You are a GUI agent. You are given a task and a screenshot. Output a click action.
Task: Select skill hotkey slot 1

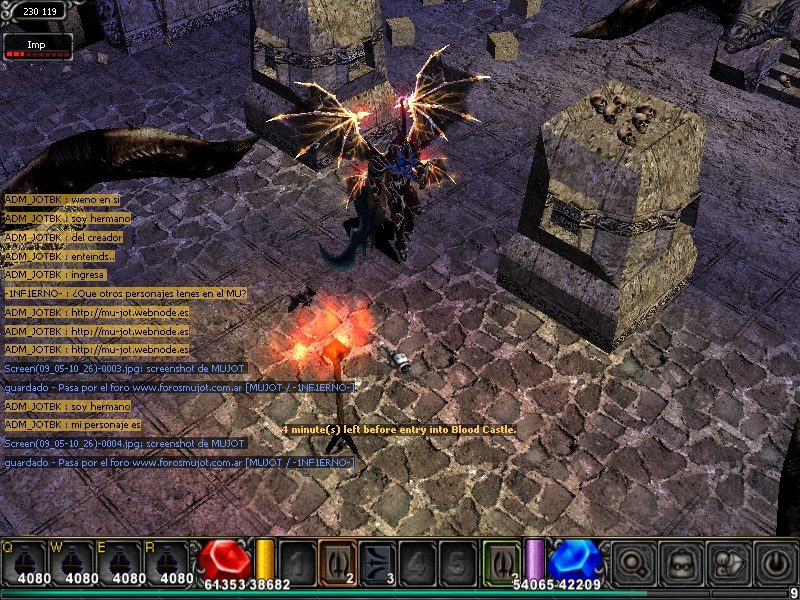point(297,562)
